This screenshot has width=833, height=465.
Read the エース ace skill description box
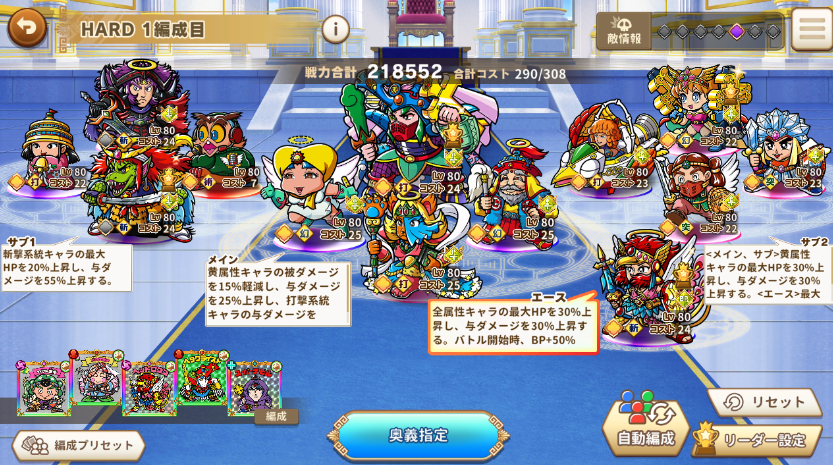pos(513,325)
